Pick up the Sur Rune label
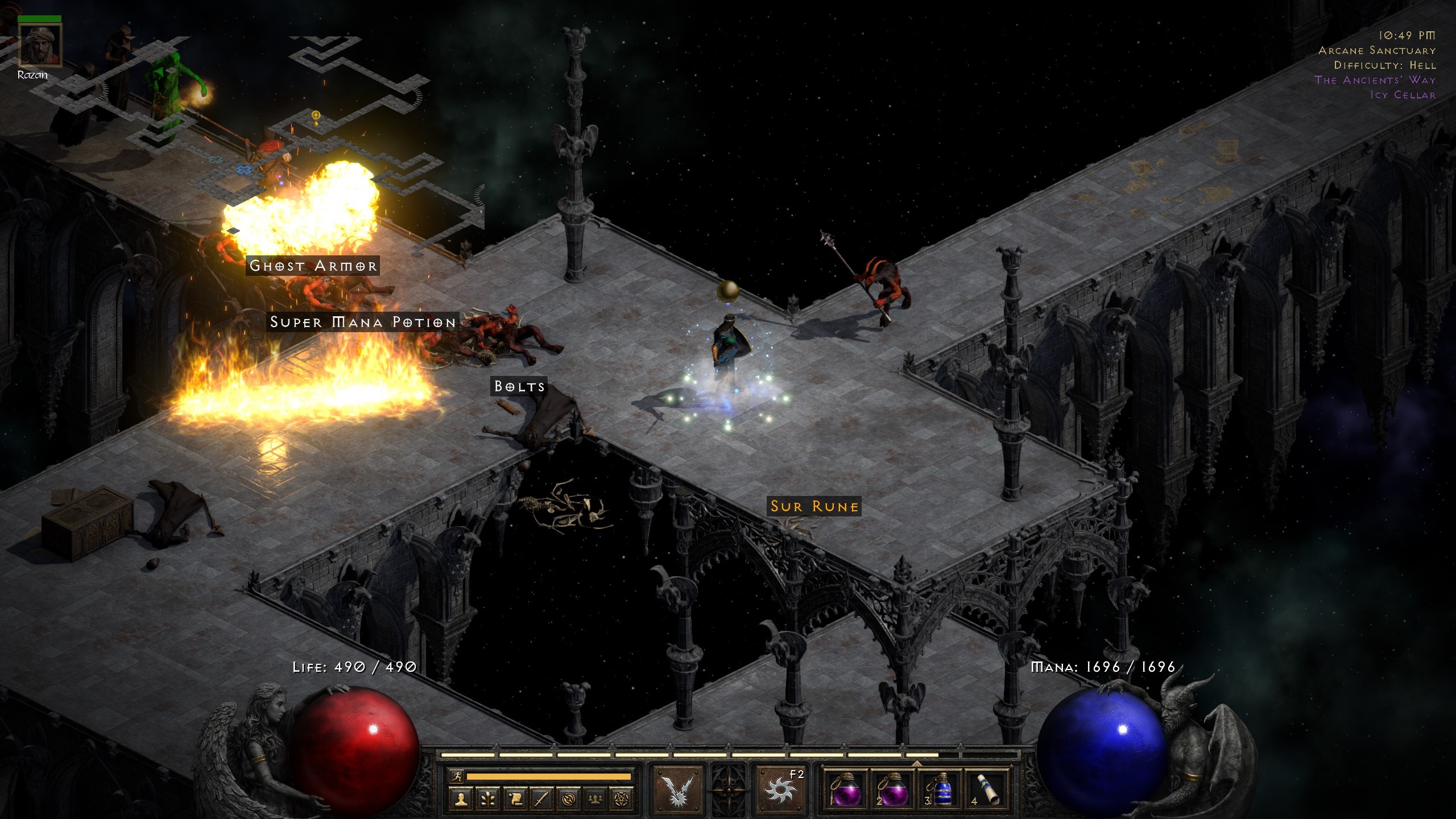This screenshot has width=1456, height=819. [x=814, y=506]
